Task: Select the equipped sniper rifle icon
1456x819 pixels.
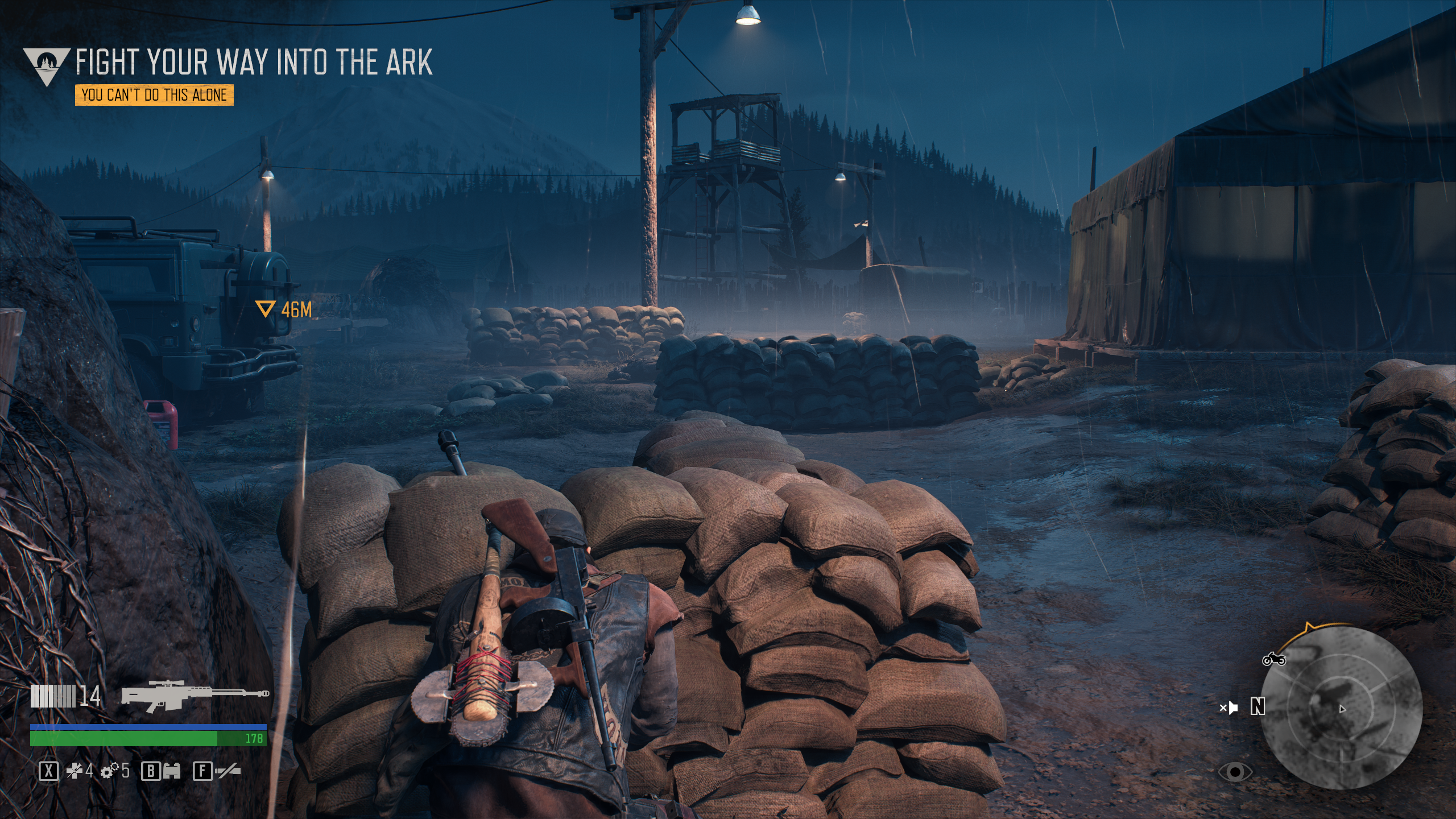Action: coord(195,694)
